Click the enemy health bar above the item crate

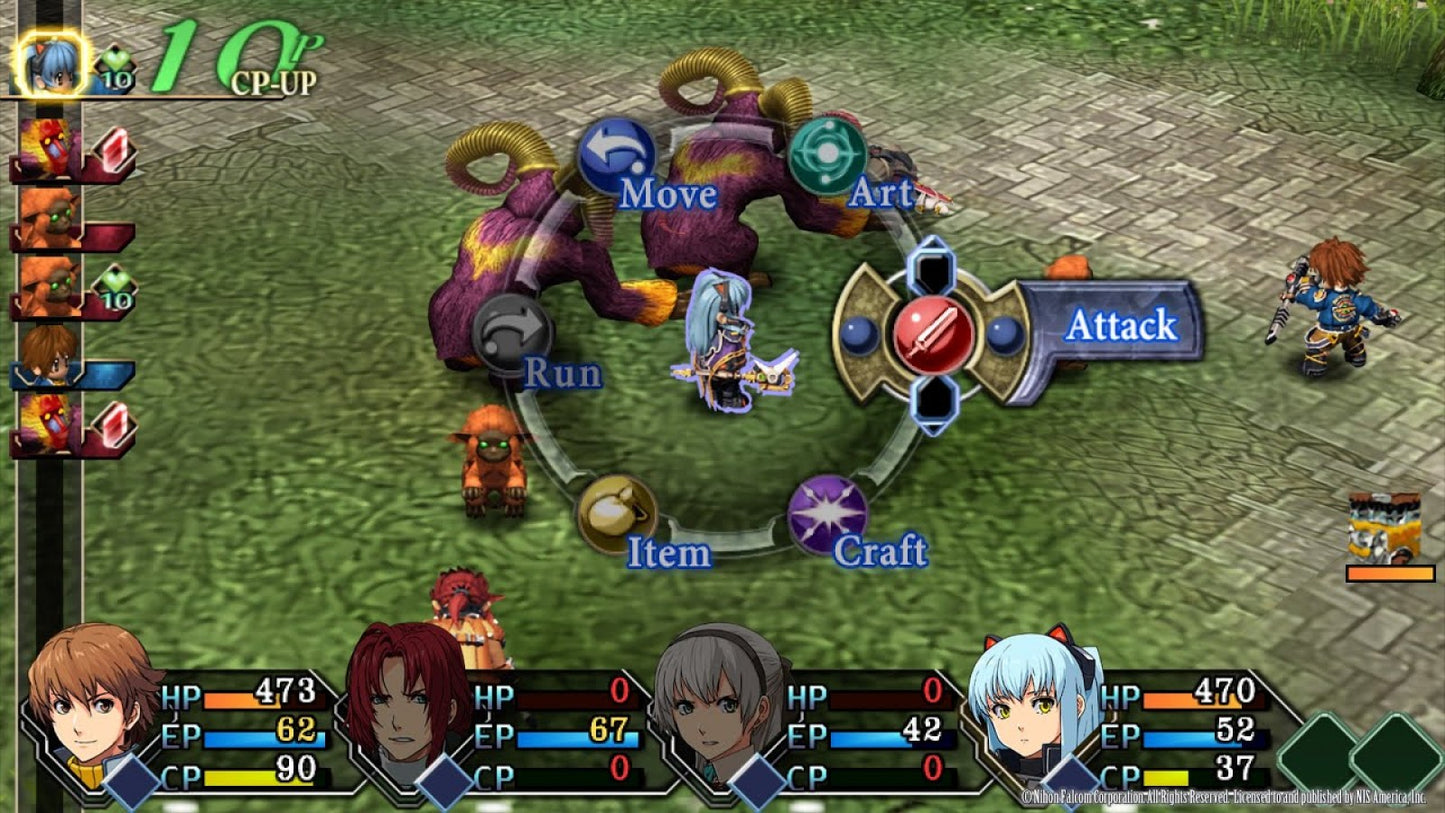tap(1389, 575)
